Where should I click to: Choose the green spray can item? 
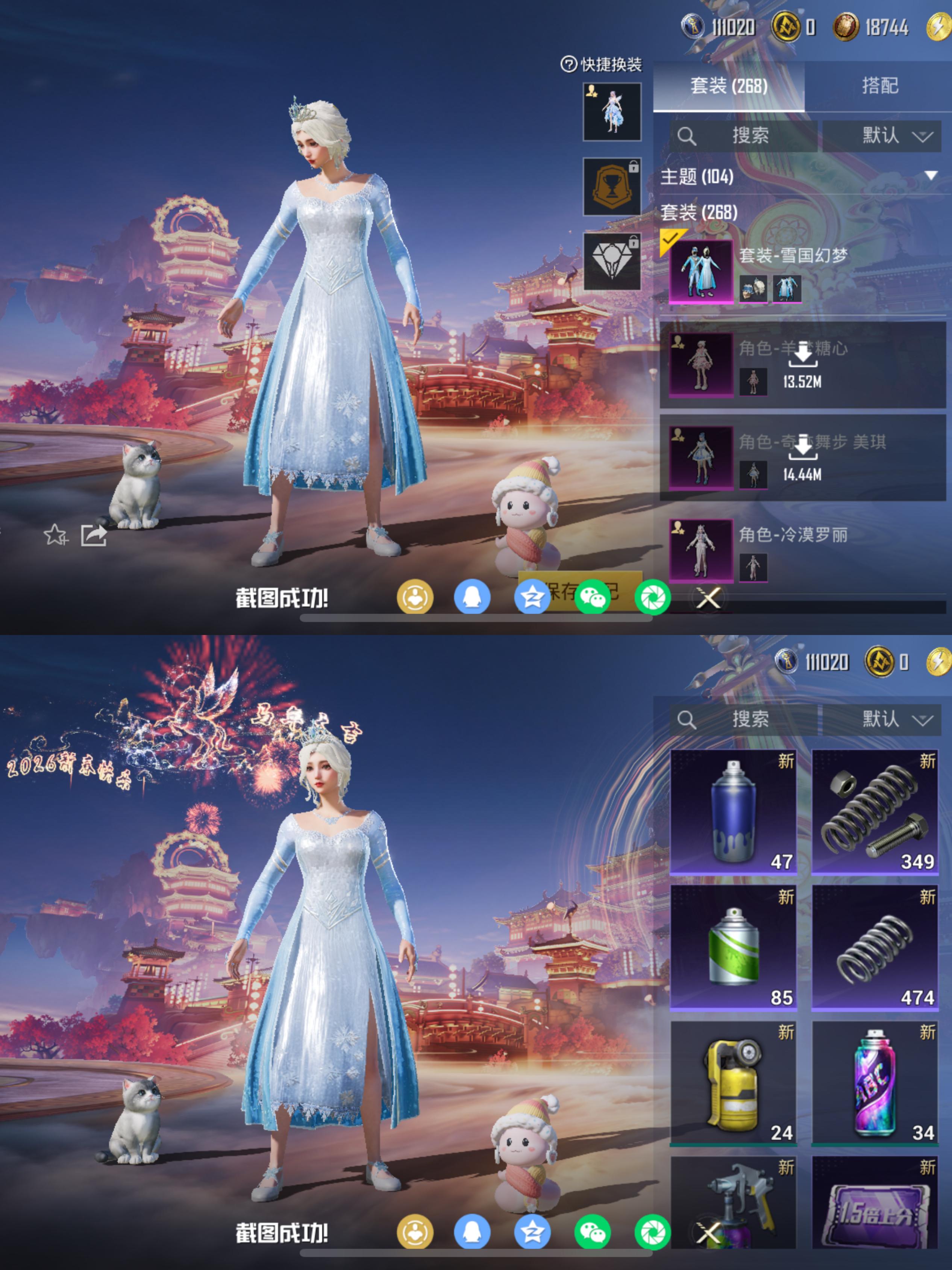tap(733, 947)
